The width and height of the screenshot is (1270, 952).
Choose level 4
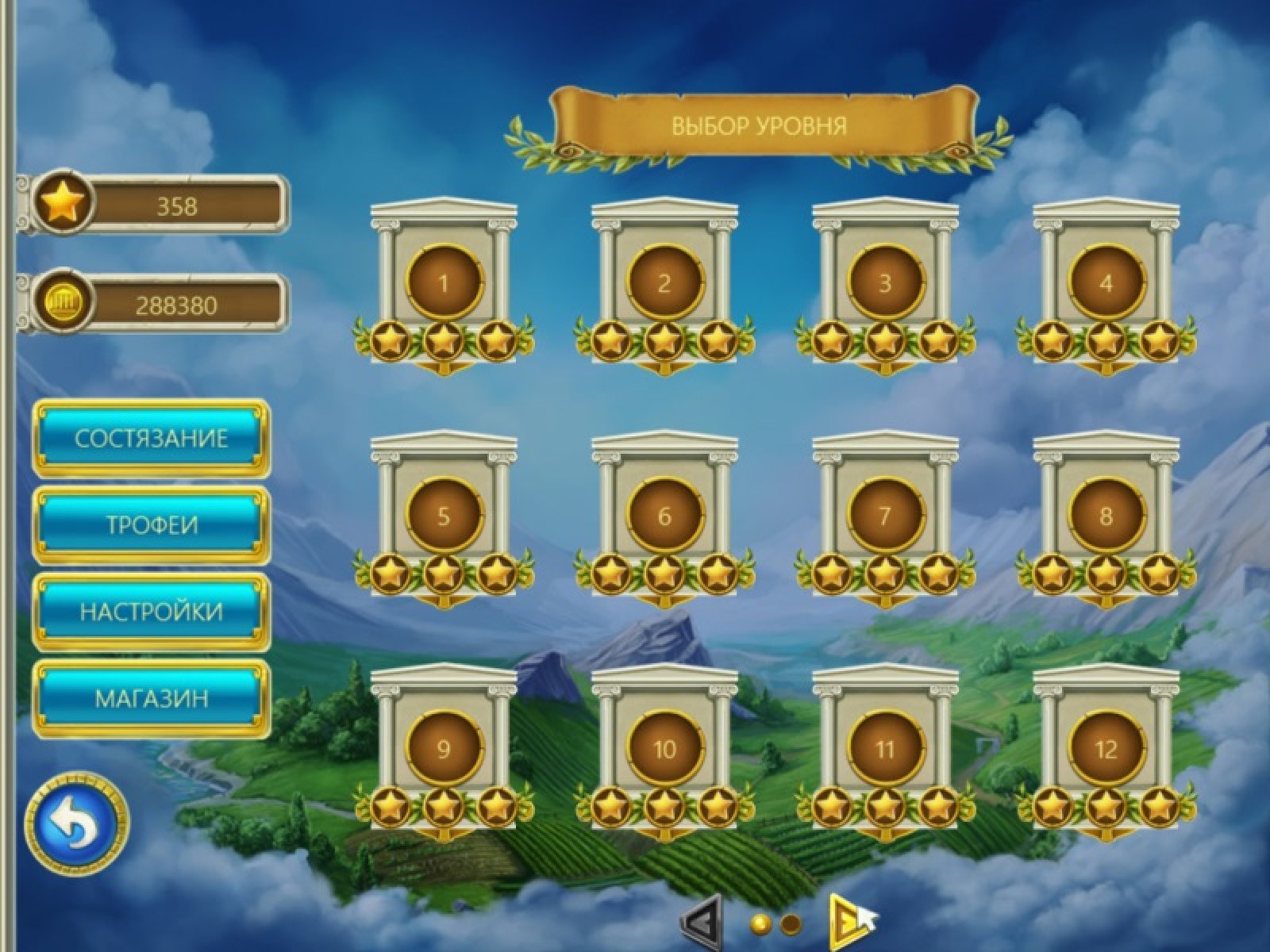click(1106, 283)
